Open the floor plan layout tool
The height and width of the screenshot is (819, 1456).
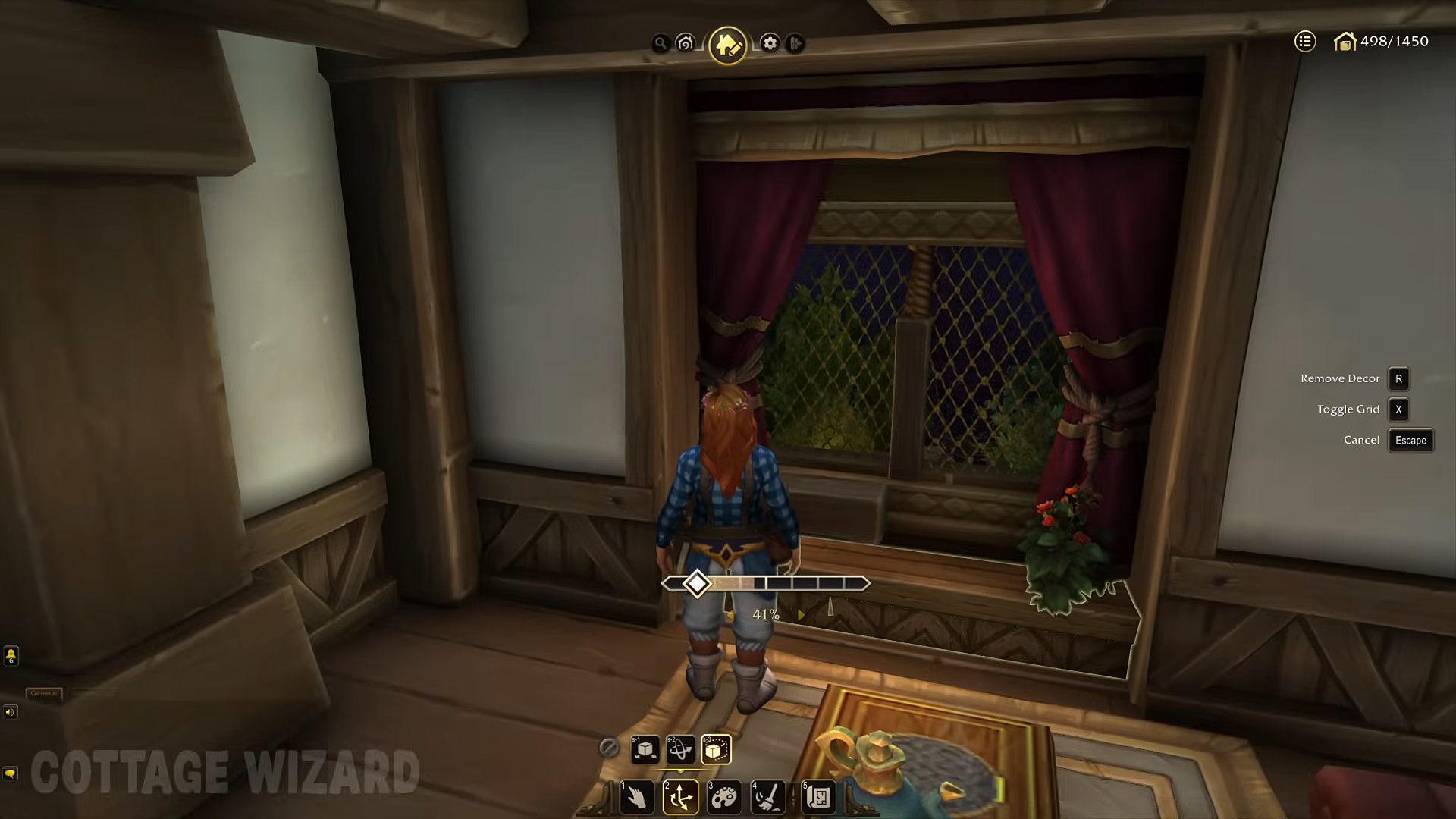[x=818, y=798]
